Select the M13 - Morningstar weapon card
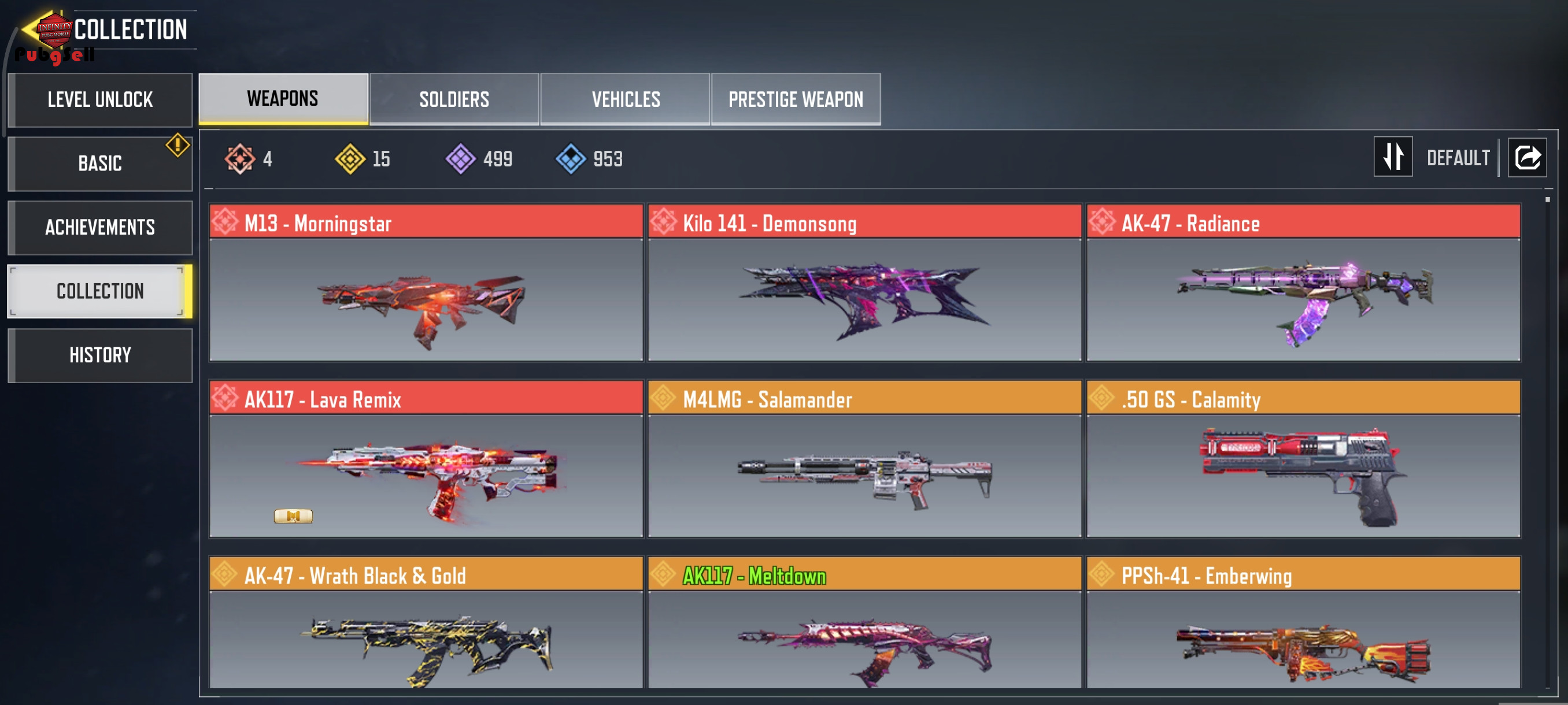Screen dimensions: 1568x705 click(x=426, y=283)
